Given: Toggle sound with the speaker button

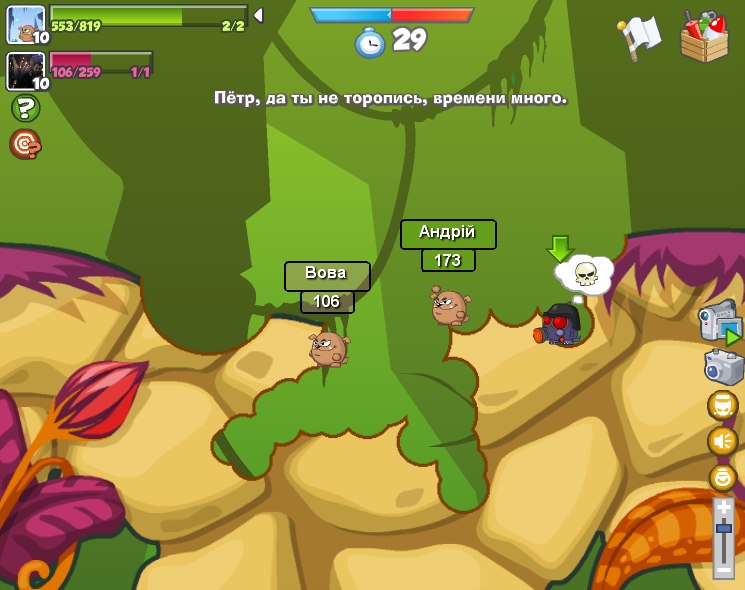Looking at the screenshot, I should [722, 441].
